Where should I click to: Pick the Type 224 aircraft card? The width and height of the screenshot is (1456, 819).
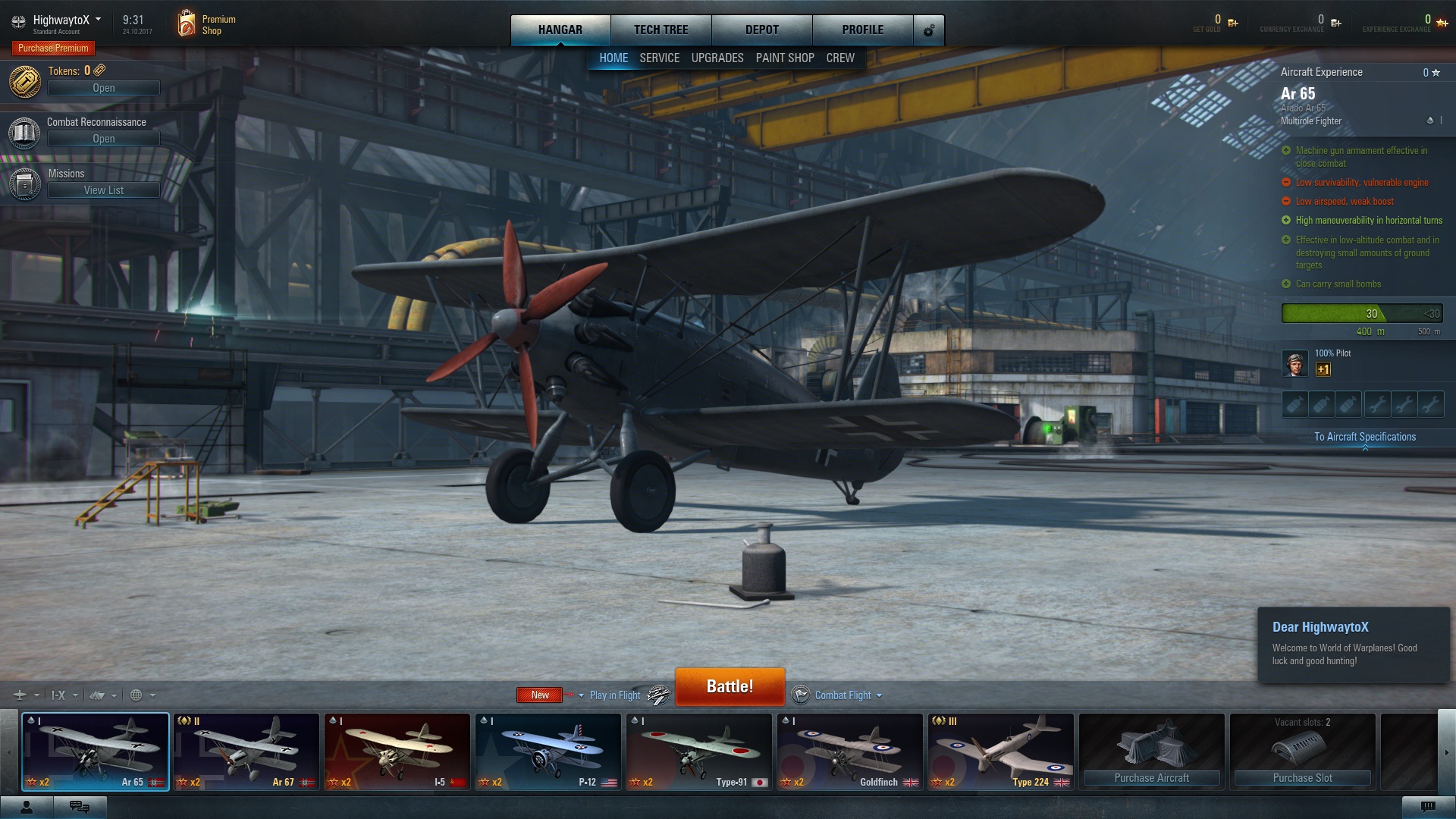click(1000, 752)
